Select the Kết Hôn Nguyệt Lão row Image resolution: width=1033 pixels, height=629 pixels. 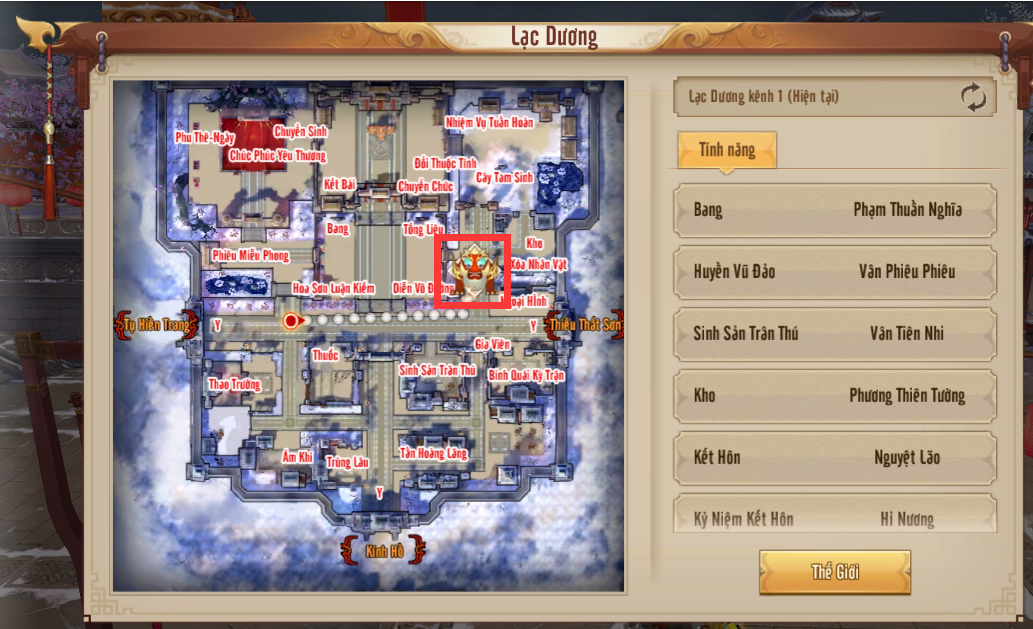coord(835,458)
